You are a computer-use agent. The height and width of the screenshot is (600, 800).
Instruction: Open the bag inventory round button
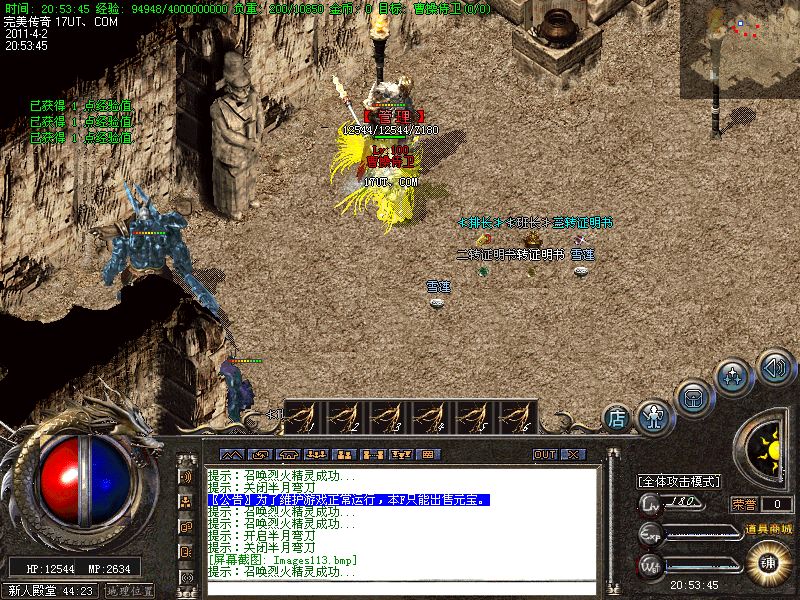click(x=693, y=397)
